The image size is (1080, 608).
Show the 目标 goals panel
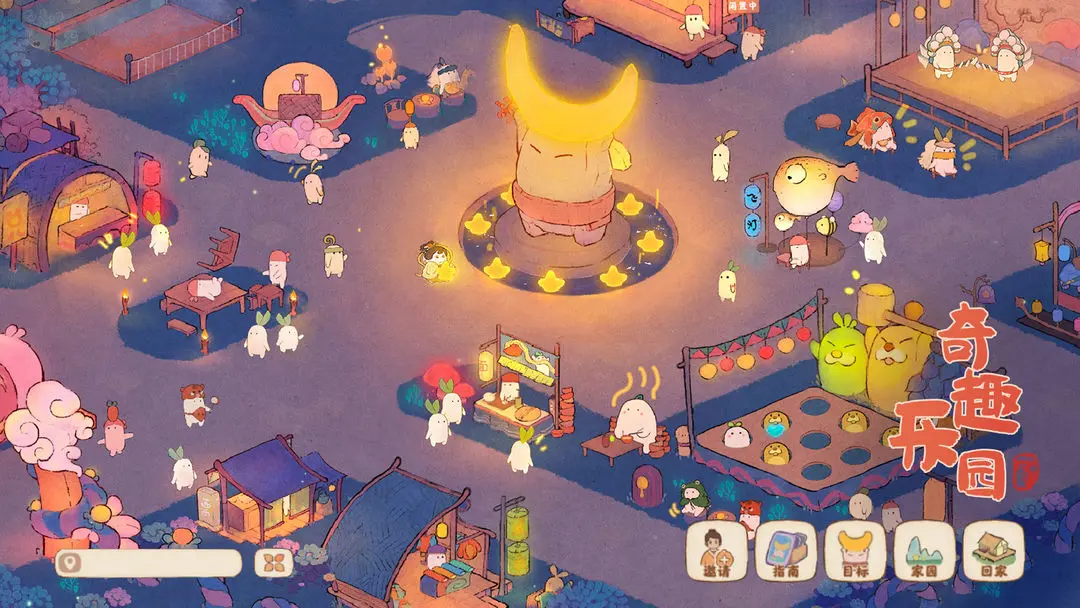pos(855,551)
